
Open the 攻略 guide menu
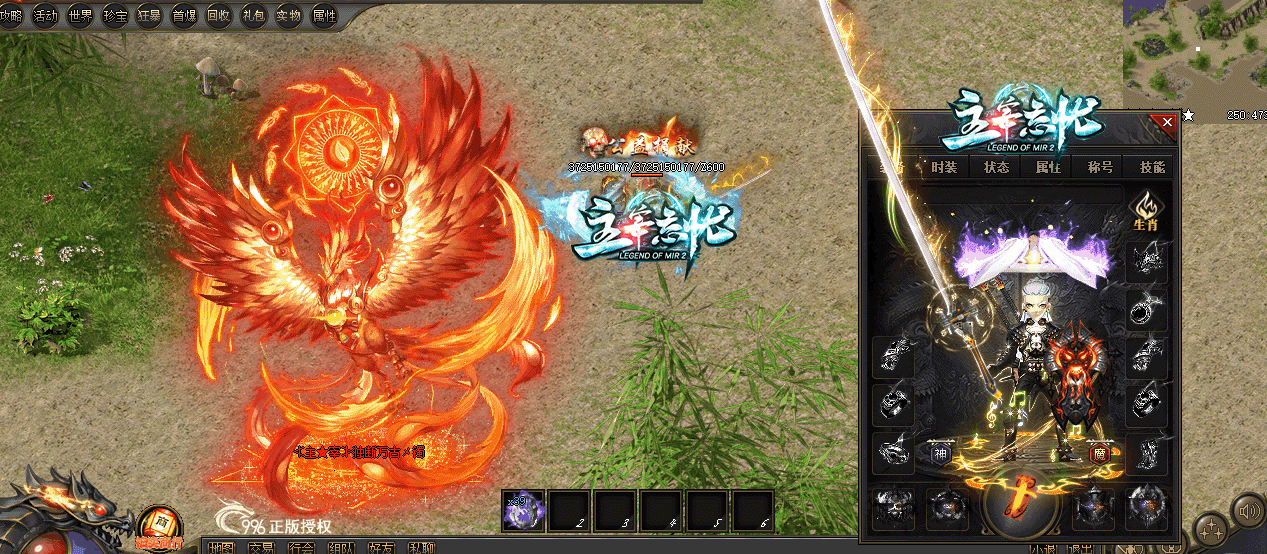coord(12,15)
